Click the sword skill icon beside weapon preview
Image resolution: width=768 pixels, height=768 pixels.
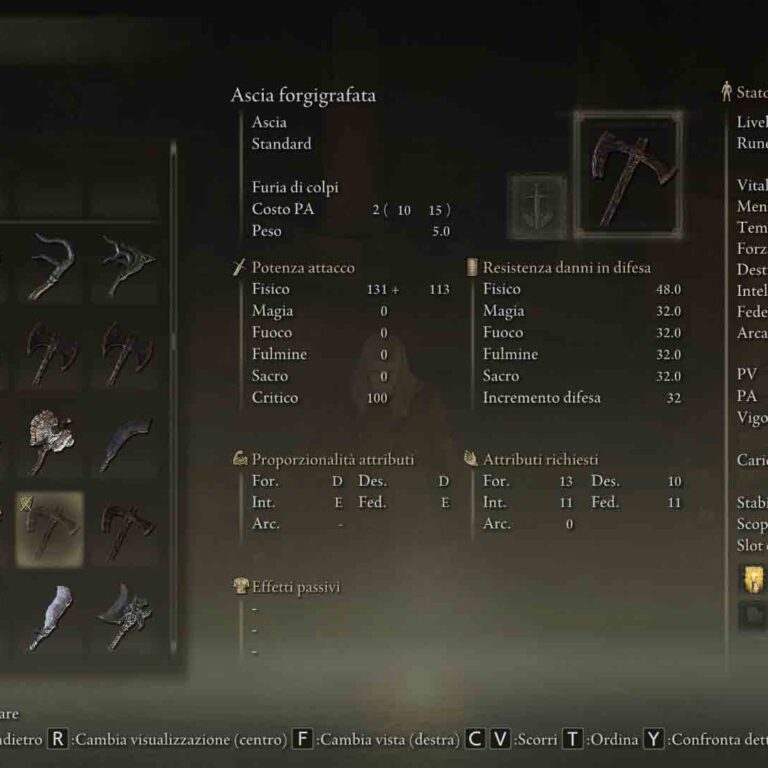point(537,207)
